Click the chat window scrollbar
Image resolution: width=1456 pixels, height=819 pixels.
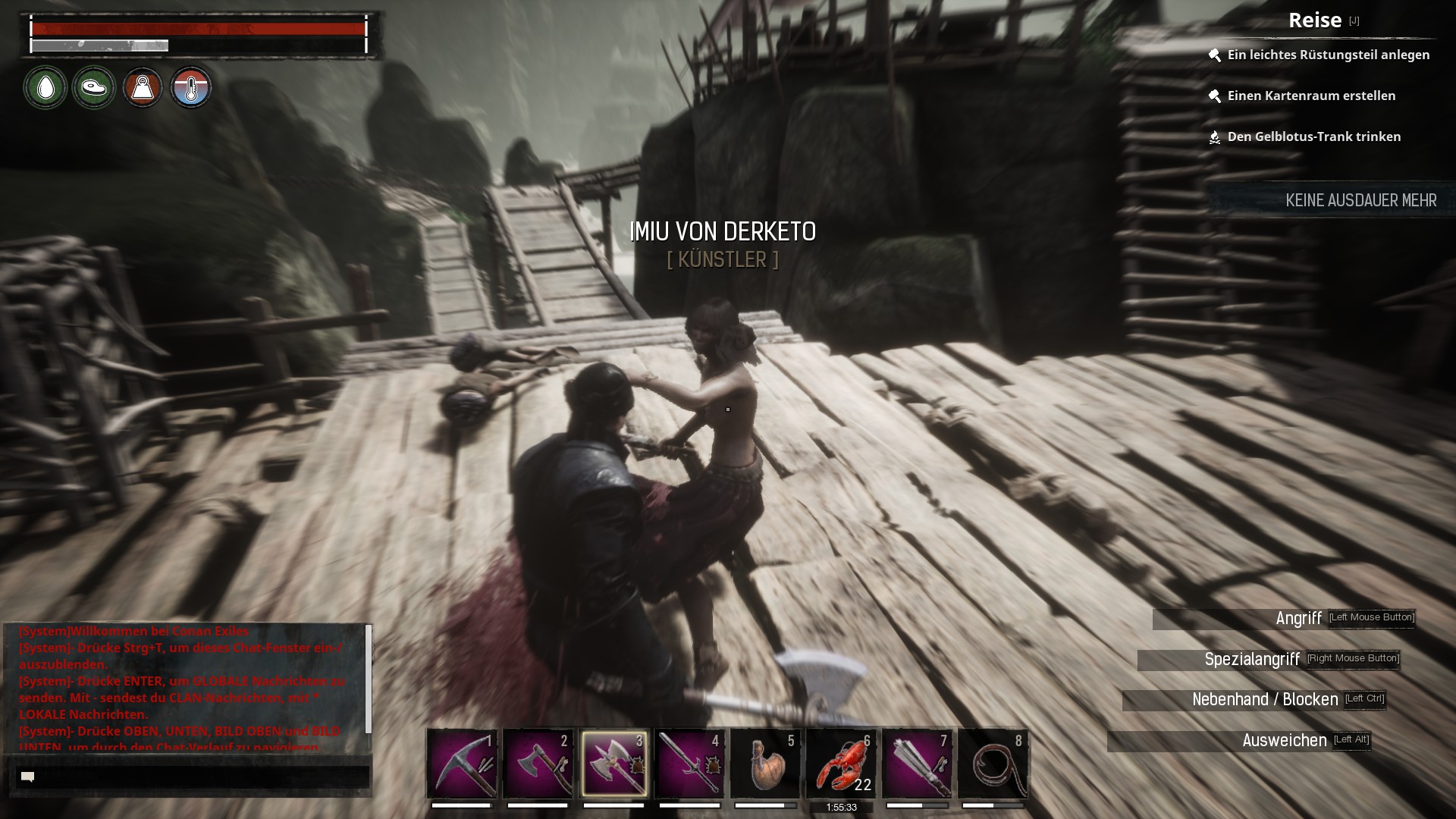[369, 679]
